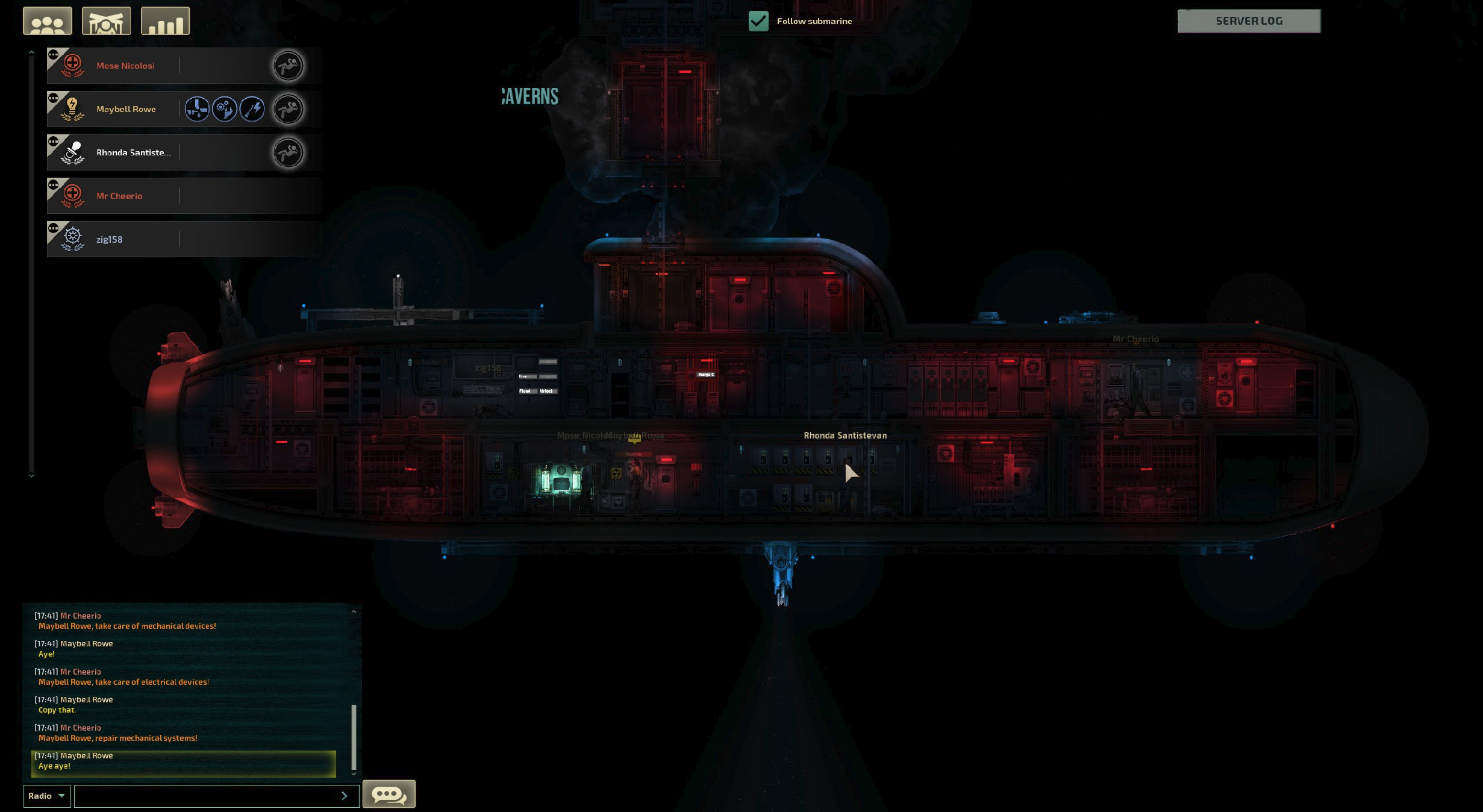1483x812 pixels.
Task: Click Maybell Rowe's fix leaks order icon
Action: 197,109
